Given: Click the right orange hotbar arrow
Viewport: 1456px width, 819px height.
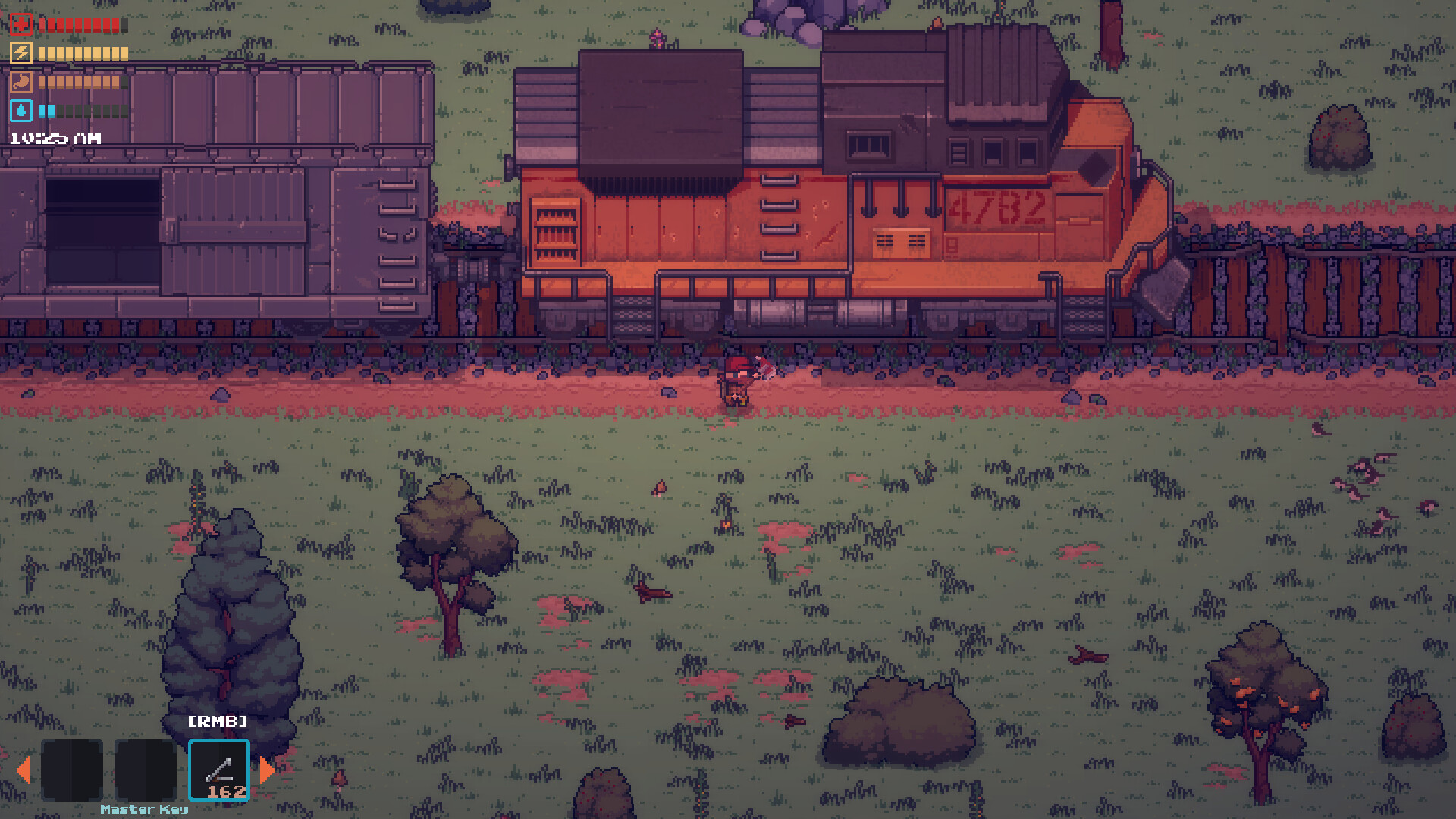Looking at the screenshot, I should 267,770.
